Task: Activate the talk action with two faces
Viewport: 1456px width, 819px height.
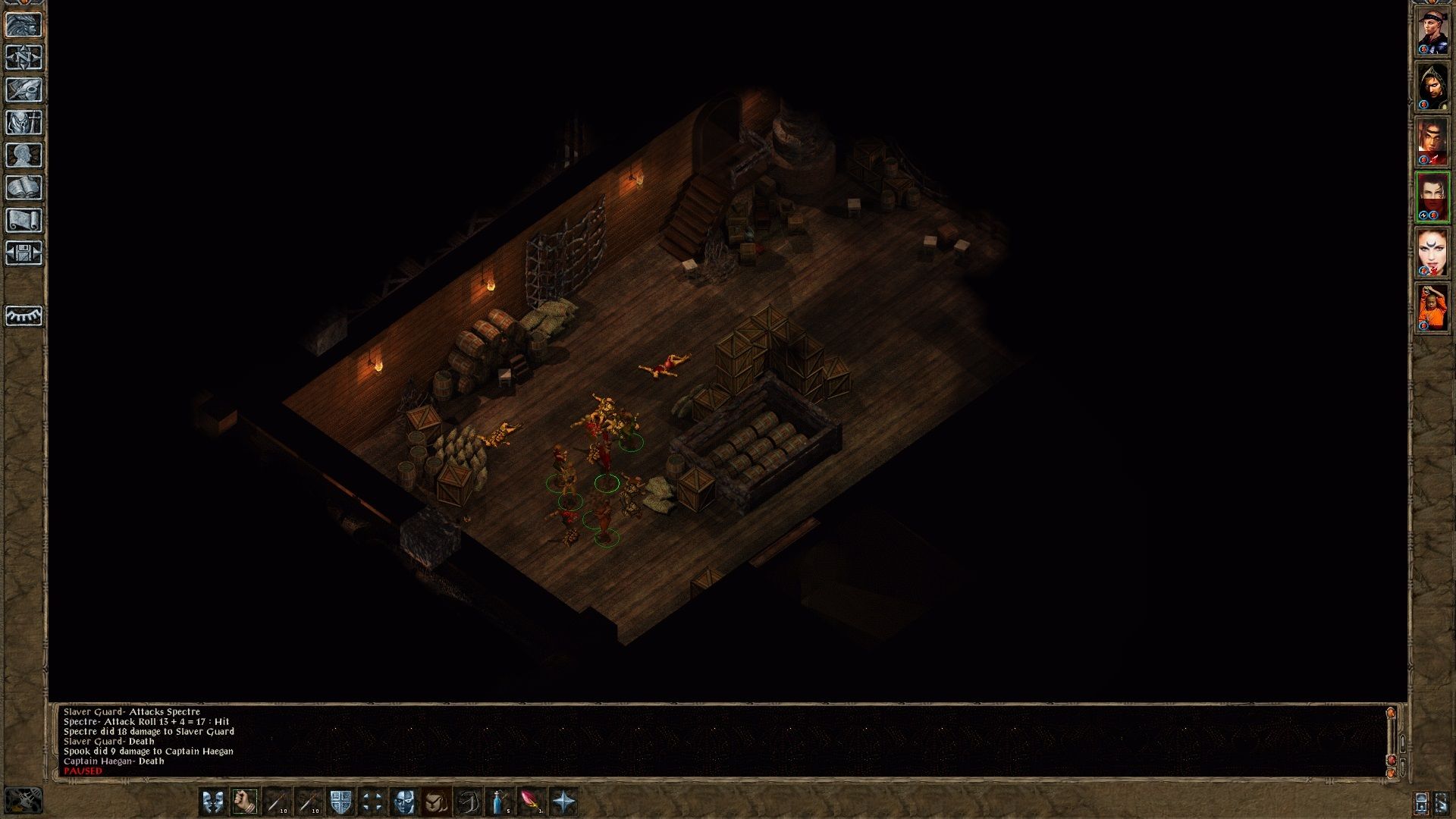Action: (x=213, y=802)
